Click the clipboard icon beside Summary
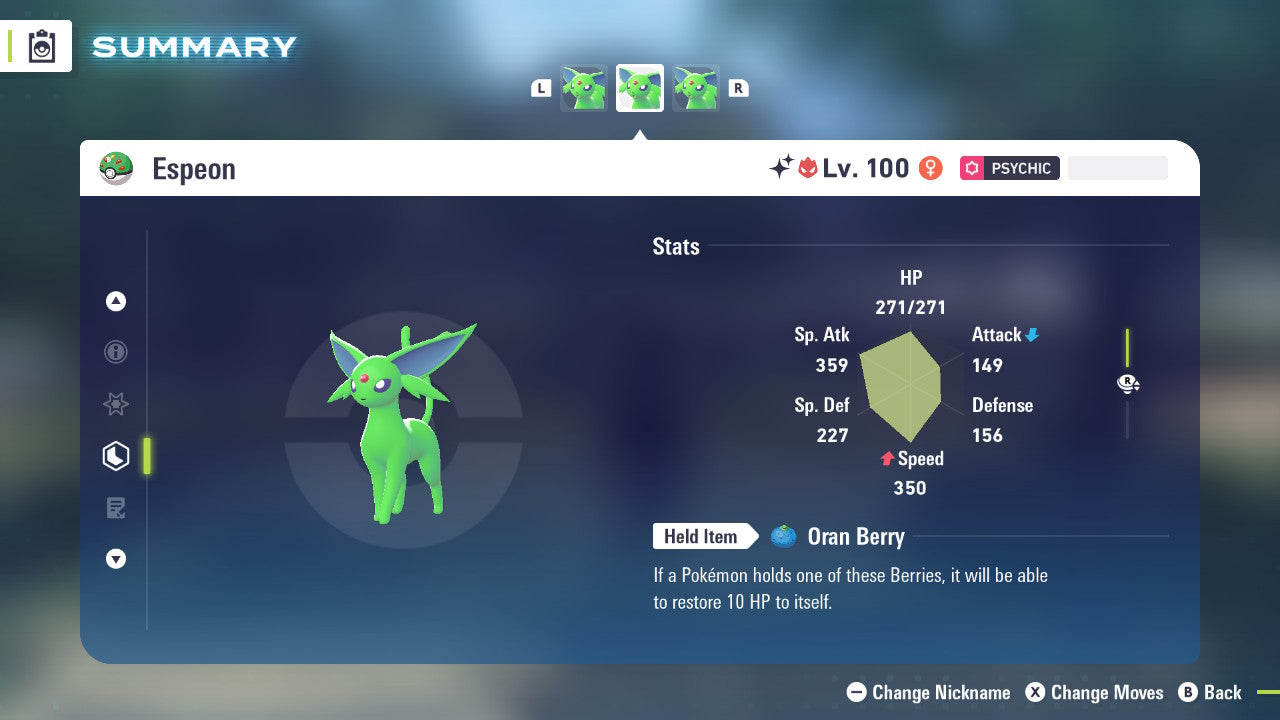Image resolution: width=1280 pixels, height=720 pixels. click(40, 46)
